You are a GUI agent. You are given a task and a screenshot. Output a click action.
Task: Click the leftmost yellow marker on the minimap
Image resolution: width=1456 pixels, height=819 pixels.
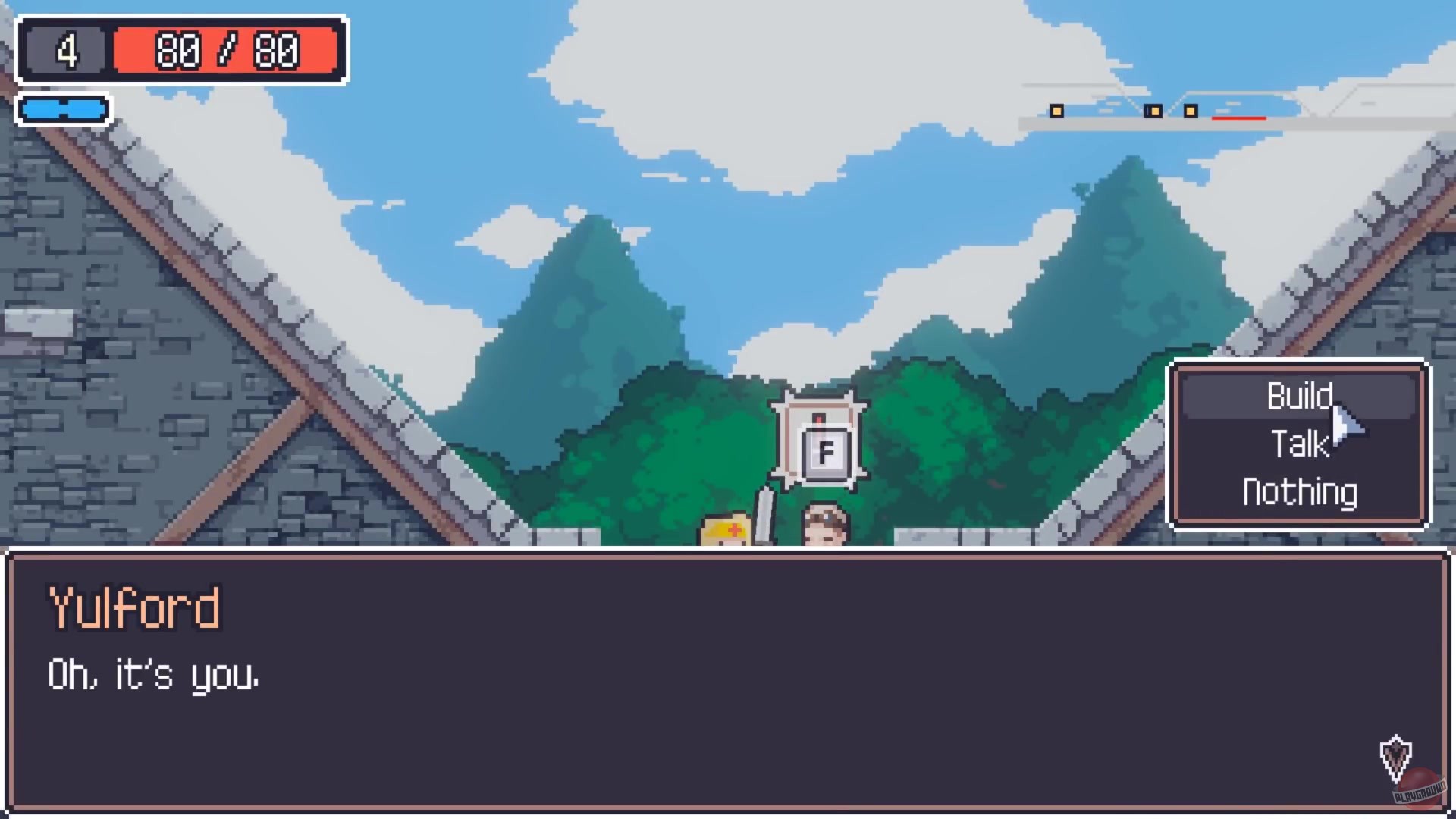click(x=1056, y=111)
